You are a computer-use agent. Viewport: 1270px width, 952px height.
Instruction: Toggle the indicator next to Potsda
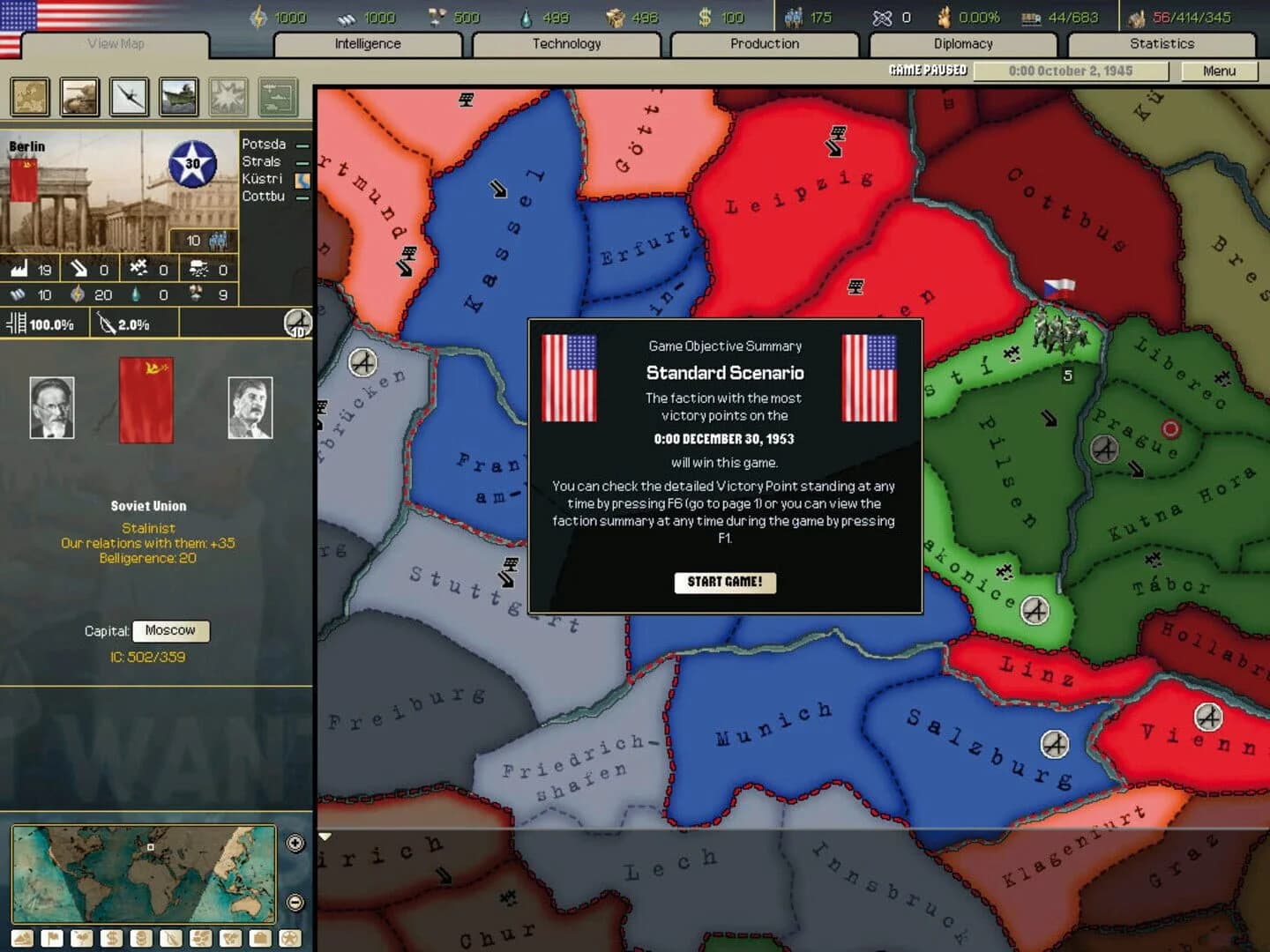pyautogui.click(x=303, y=144)
